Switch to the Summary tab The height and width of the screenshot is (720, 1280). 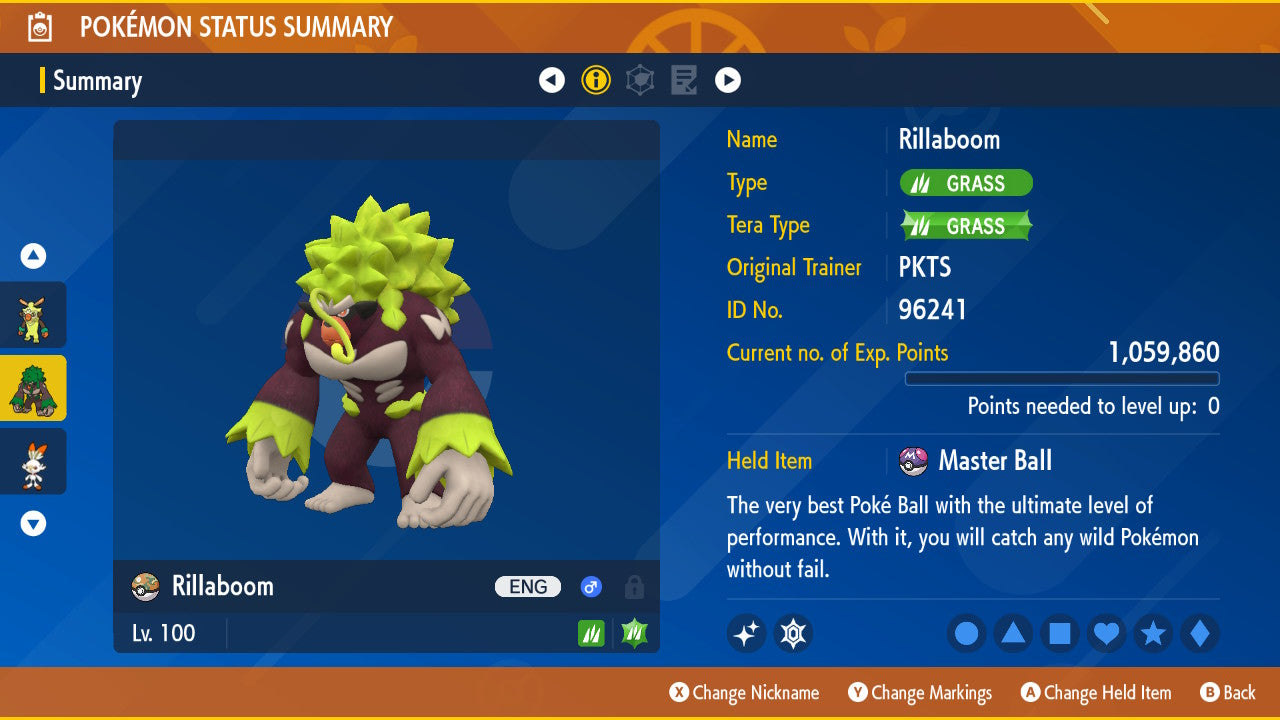tap(97, 81)
